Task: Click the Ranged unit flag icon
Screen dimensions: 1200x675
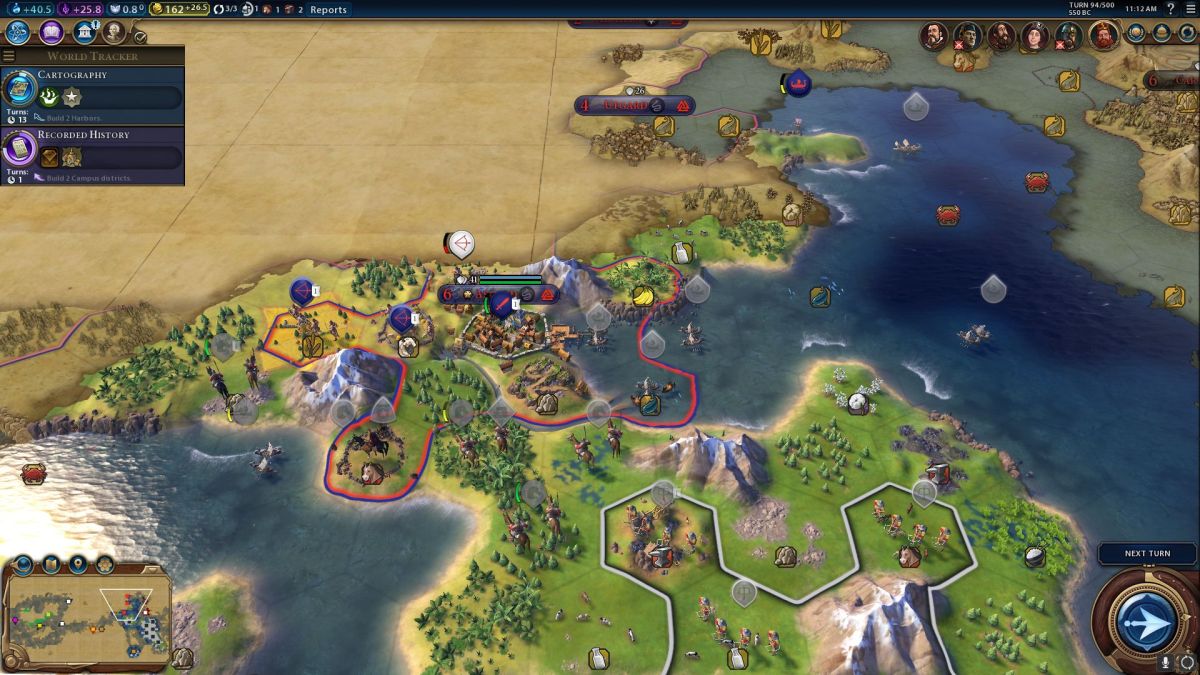Action: point(460,243)
